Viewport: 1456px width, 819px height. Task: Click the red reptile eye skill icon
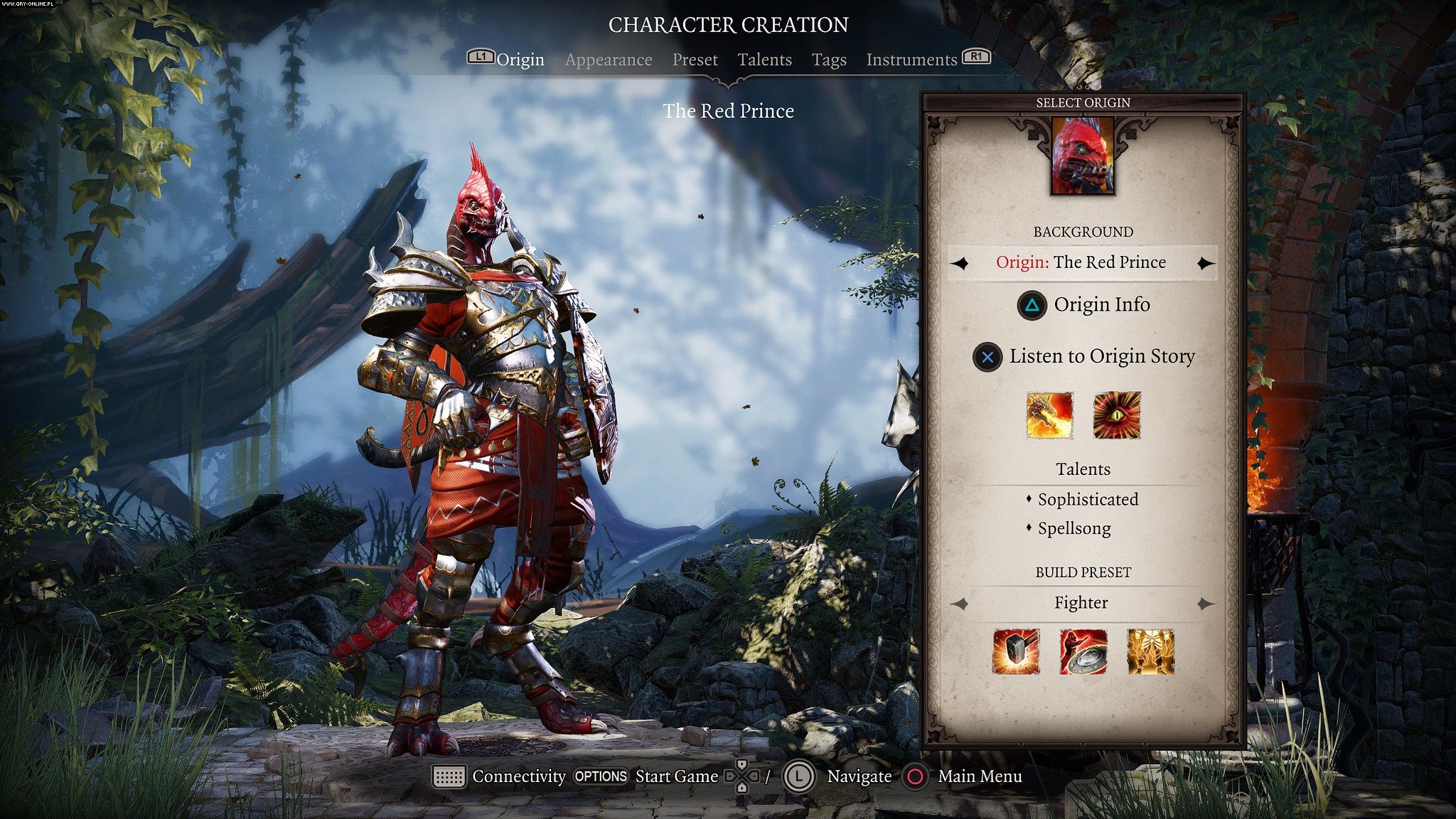(1117, 415)
